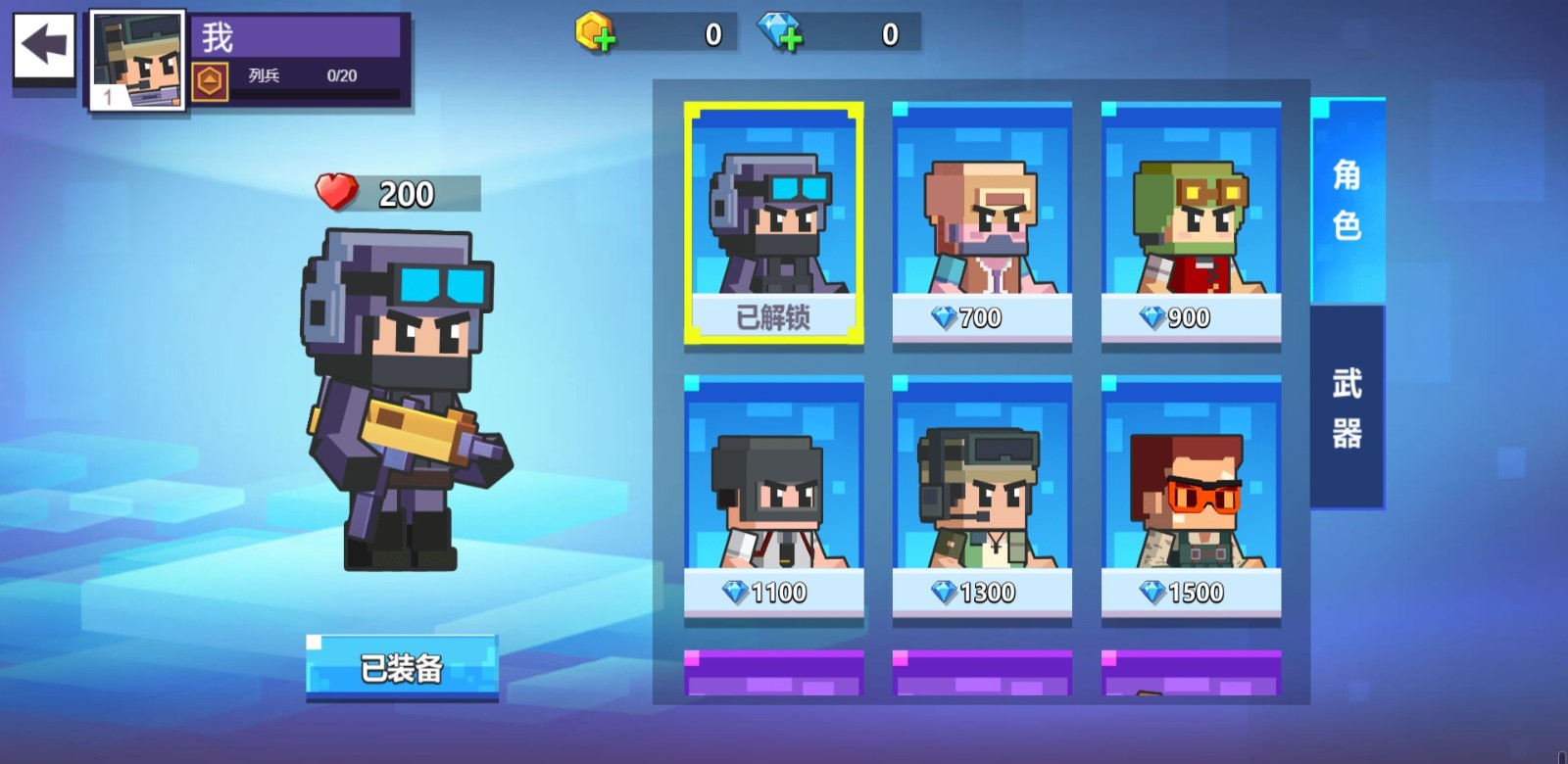Add gold coins with the plus icon

(595, 33)
